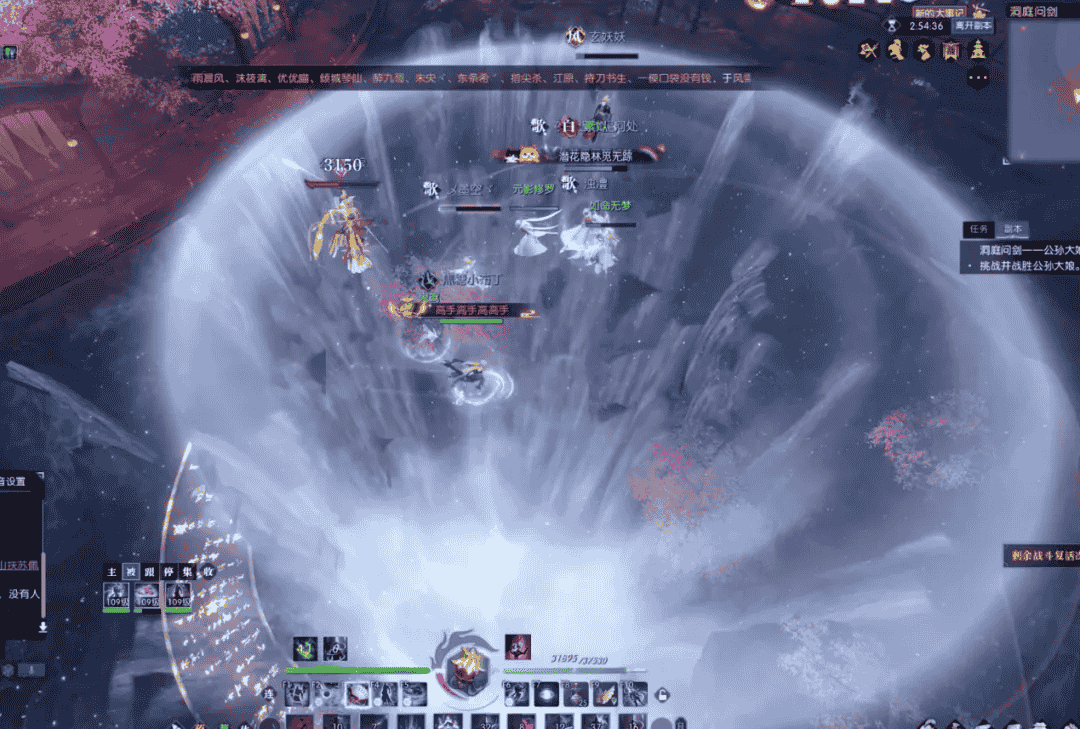Screen dimensions: 1080x729
Task: Activate the F3 highlighted skill slot
Action: 357,693
